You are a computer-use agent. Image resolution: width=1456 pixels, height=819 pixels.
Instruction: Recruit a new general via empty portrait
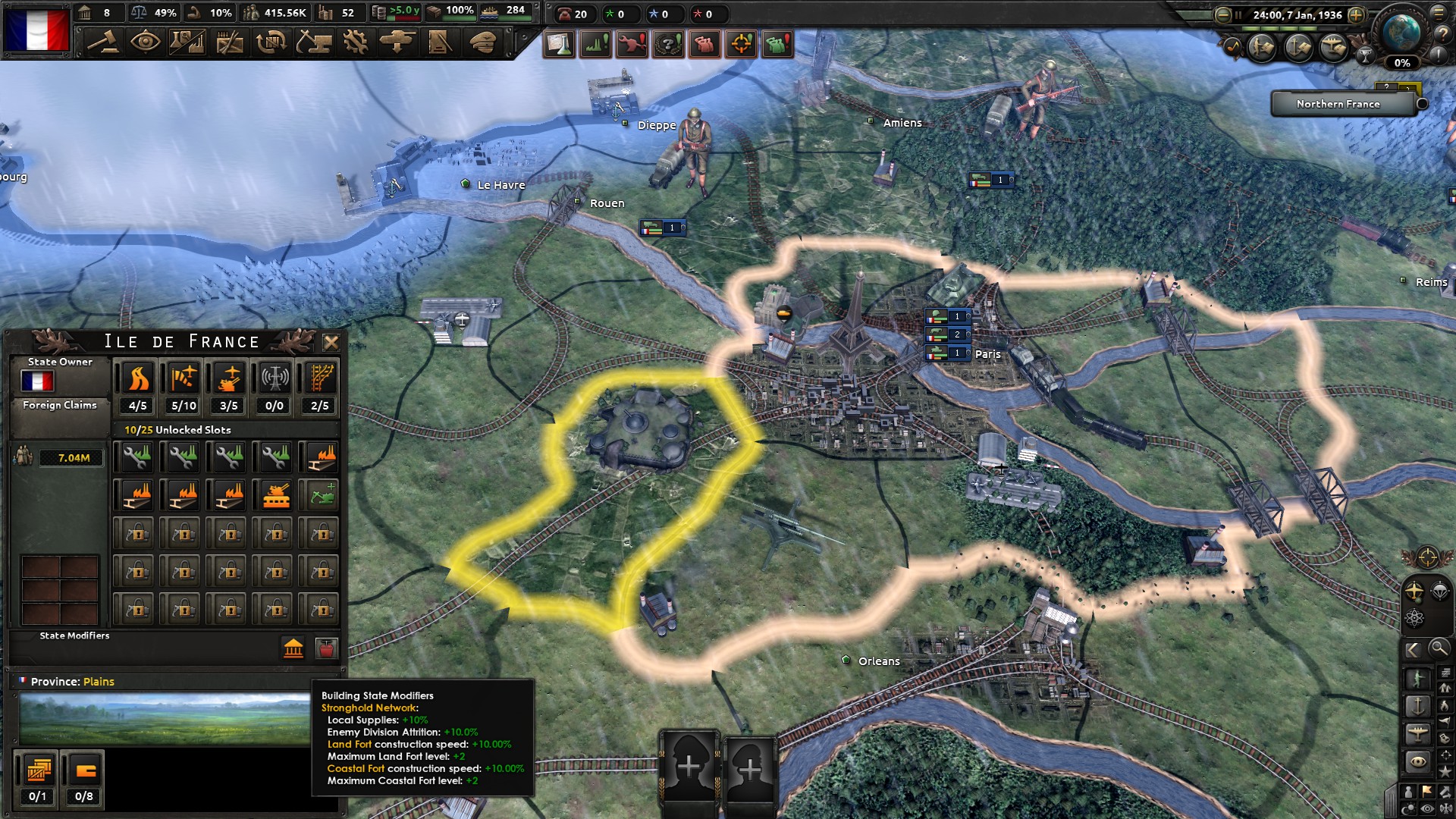691,766
